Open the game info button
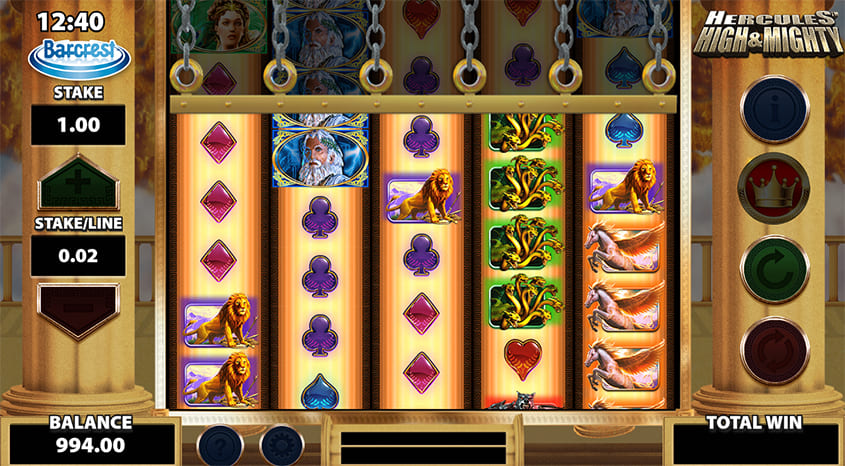The height and width of the screenshot is (466, 845). (x=774, y=108)
